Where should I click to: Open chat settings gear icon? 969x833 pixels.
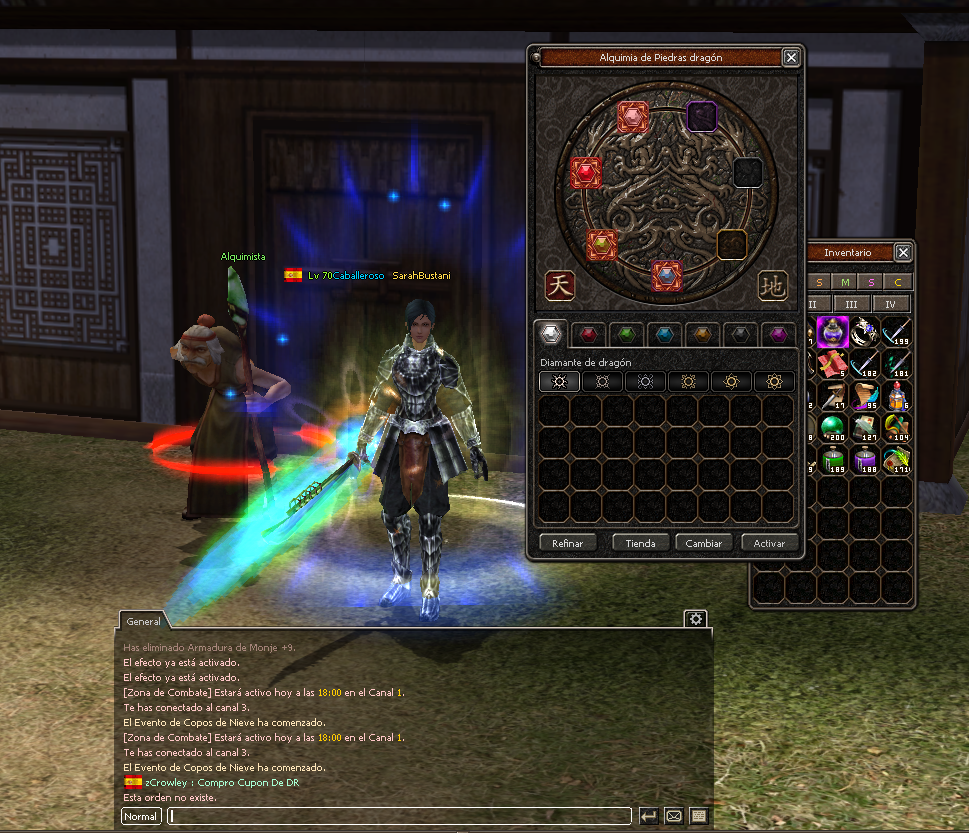(696, 619)
